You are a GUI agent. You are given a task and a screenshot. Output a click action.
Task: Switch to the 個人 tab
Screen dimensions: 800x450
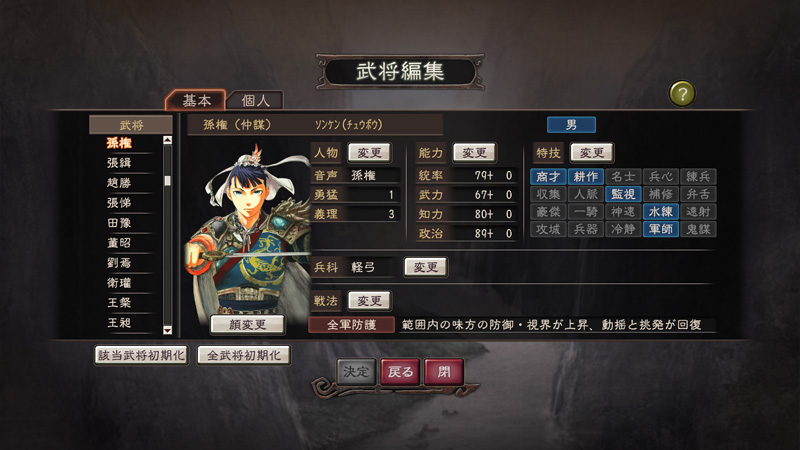255,100
